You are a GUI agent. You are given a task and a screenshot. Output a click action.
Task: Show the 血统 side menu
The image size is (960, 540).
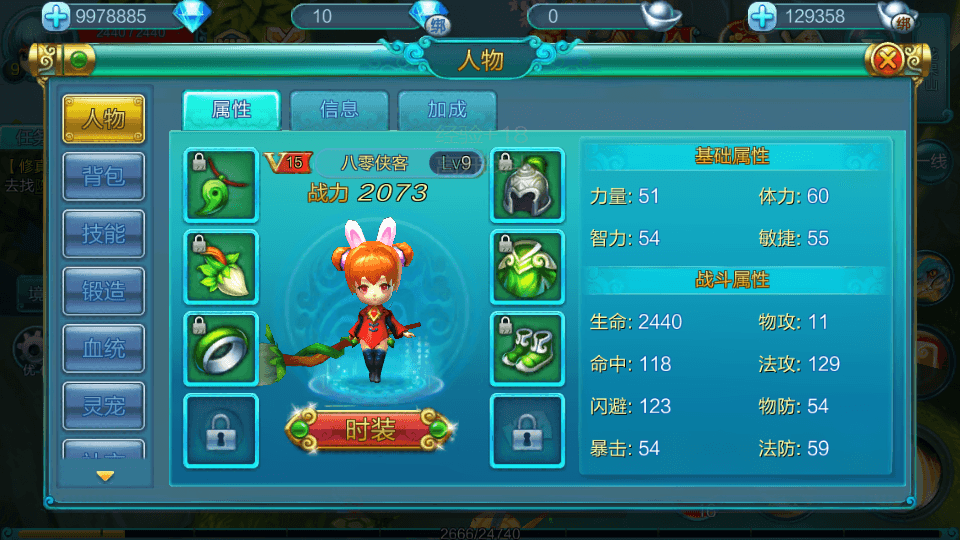[x=104, y=349]
